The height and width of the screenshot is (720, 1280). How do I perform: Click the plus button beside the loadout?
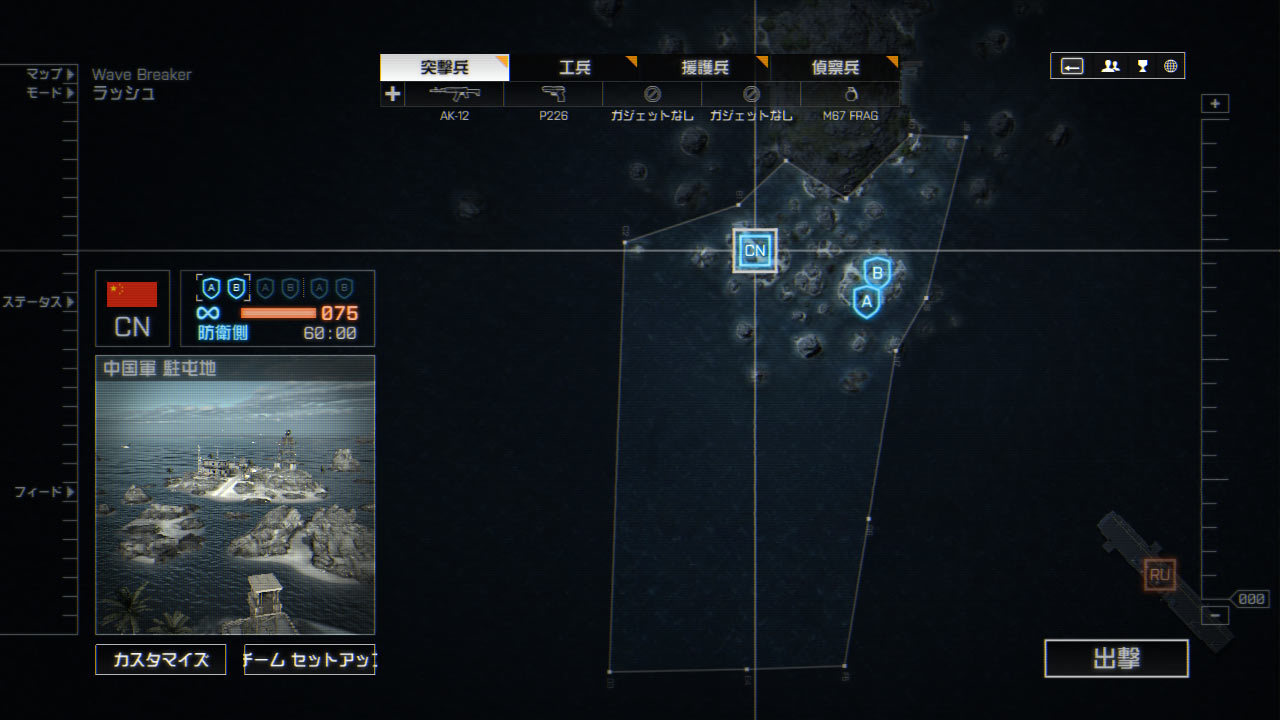pos(392,95)
